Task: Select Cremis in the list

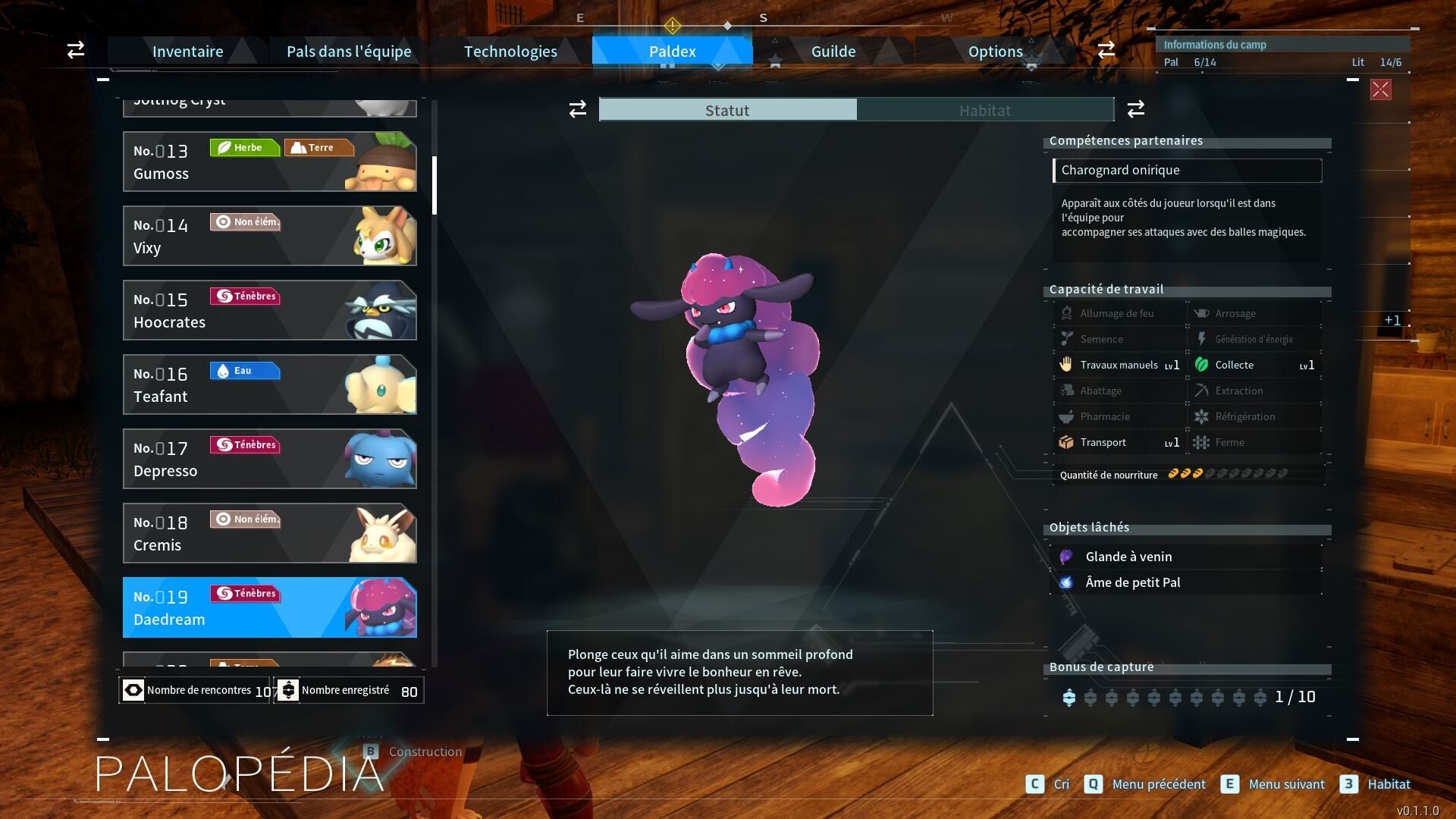Action: tap(269, 533)
